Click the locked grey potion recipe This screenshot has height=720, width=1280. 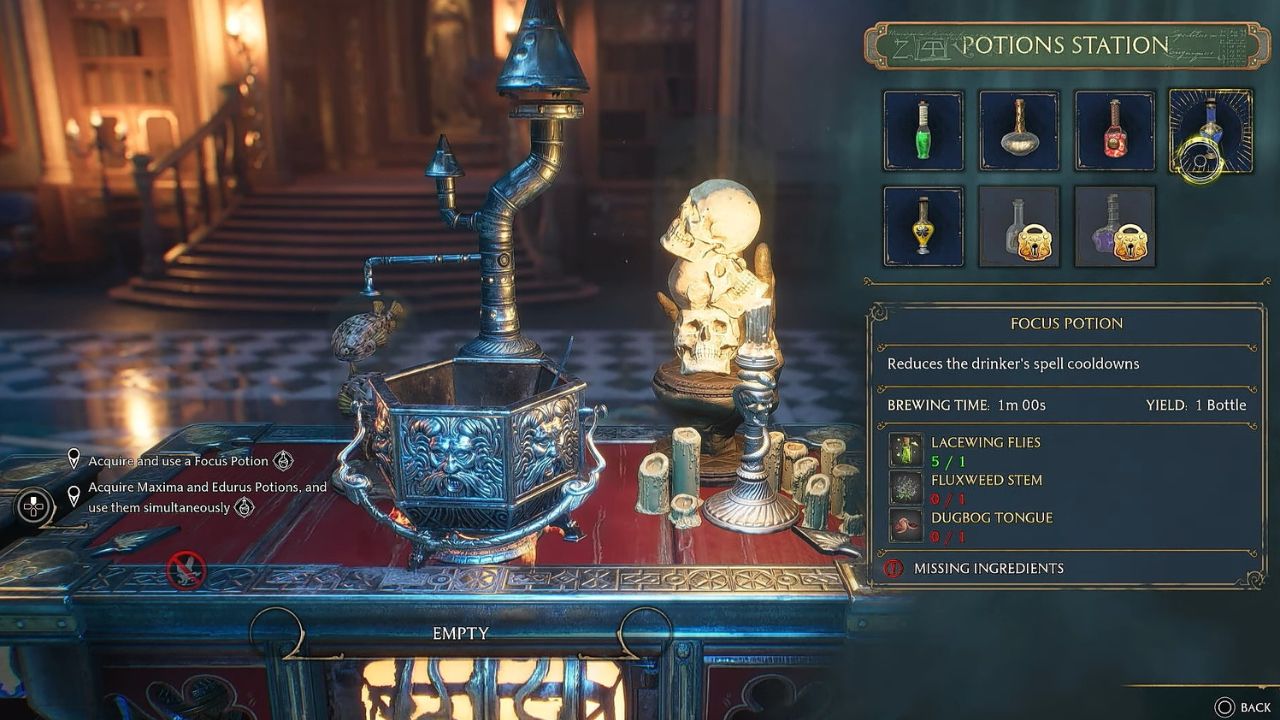click(1019, 226)
